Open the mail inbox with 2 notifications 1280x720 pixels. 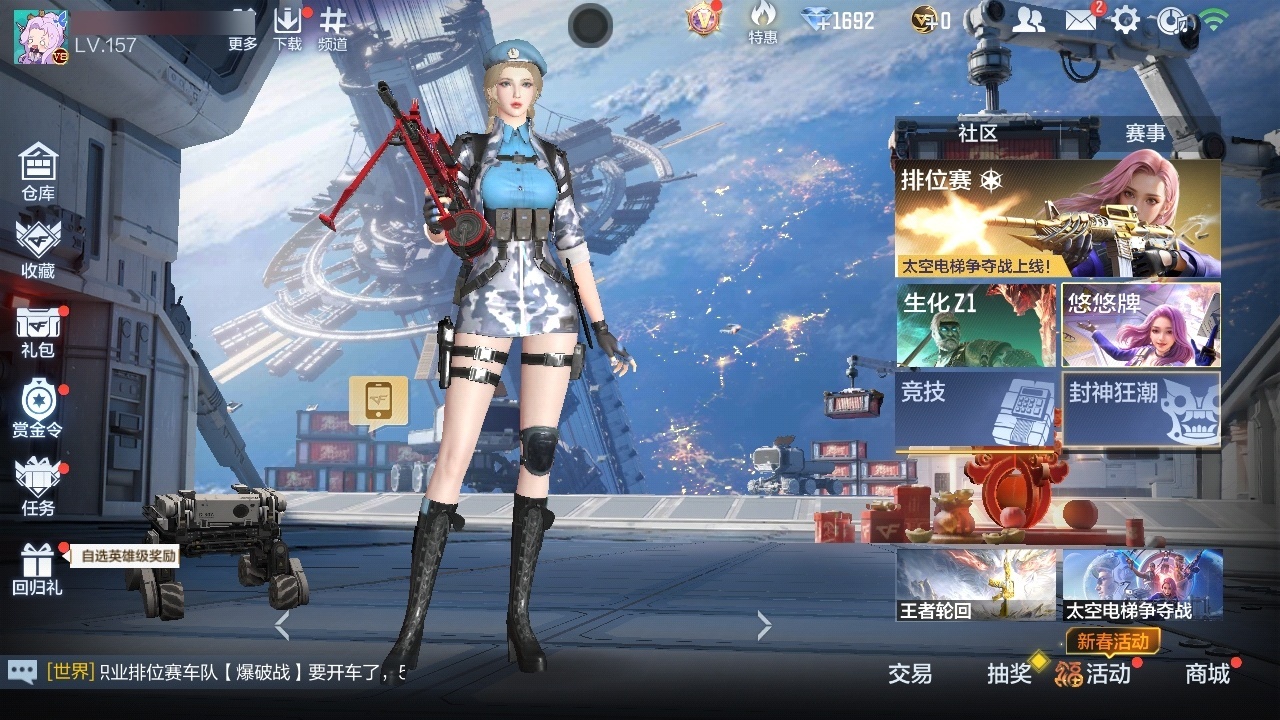(1081, 18)
